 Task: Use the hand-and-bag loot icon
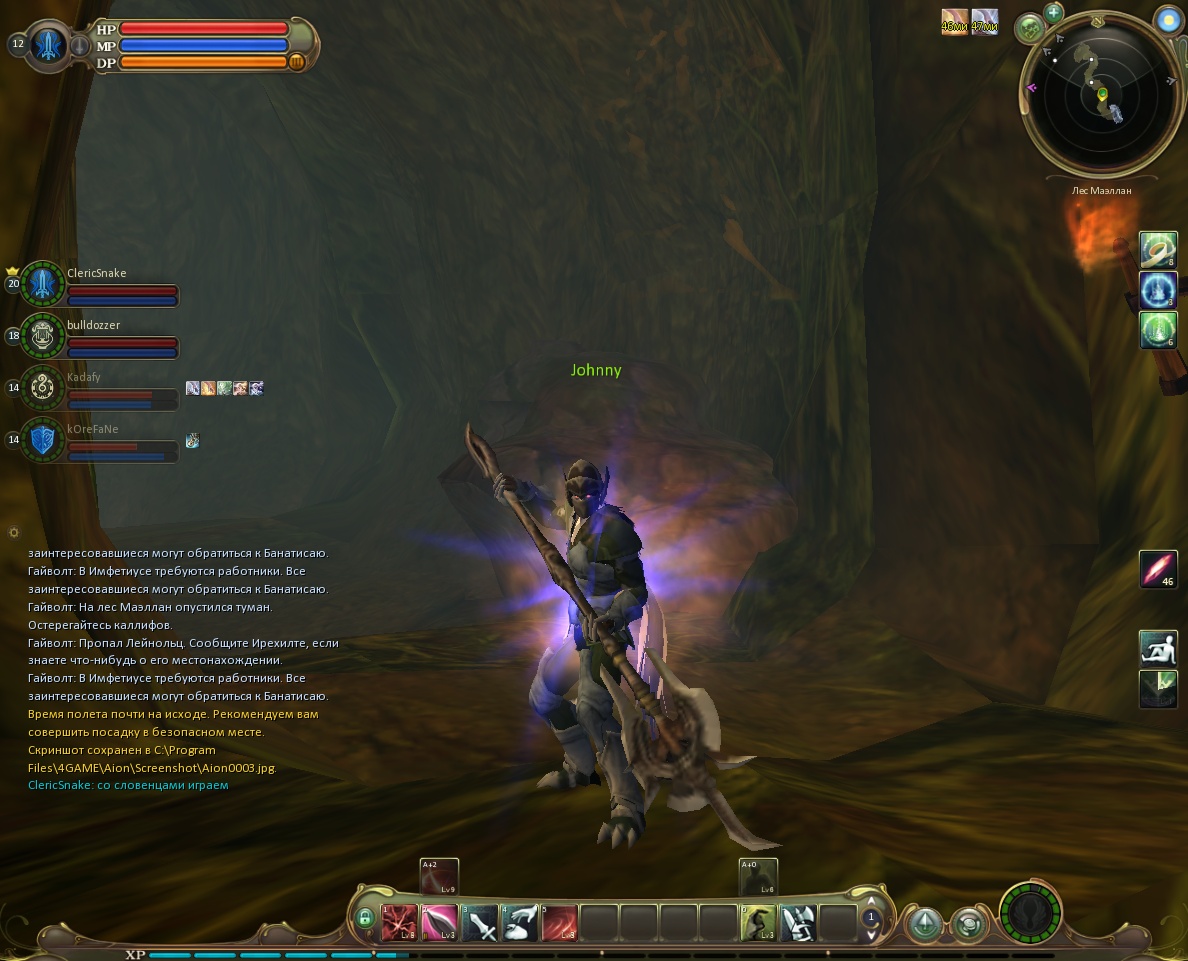click(520, 922)
